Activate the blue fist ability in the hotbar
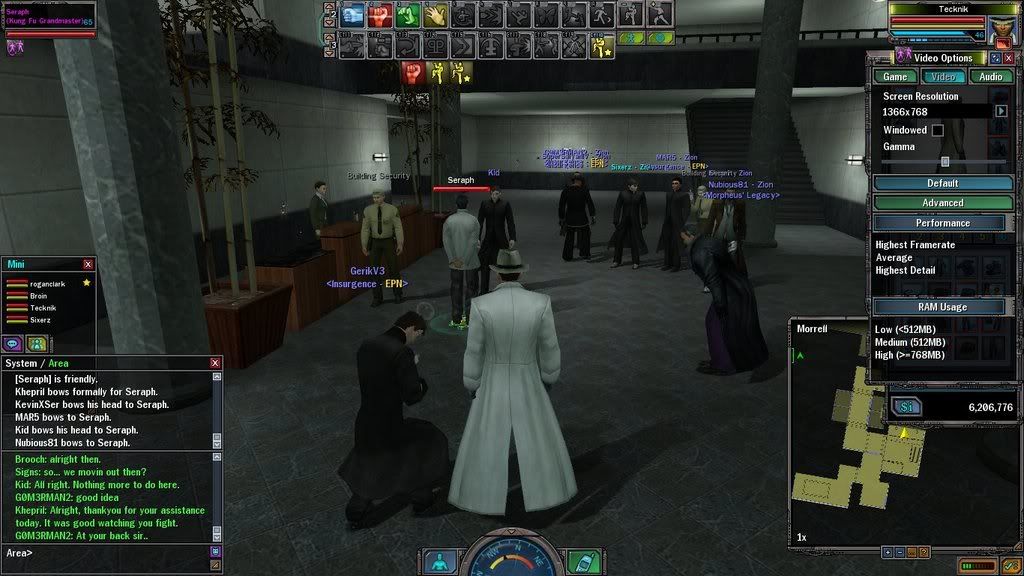The height and width of the screenshot is (576, 1024). (x=354, y=15)
